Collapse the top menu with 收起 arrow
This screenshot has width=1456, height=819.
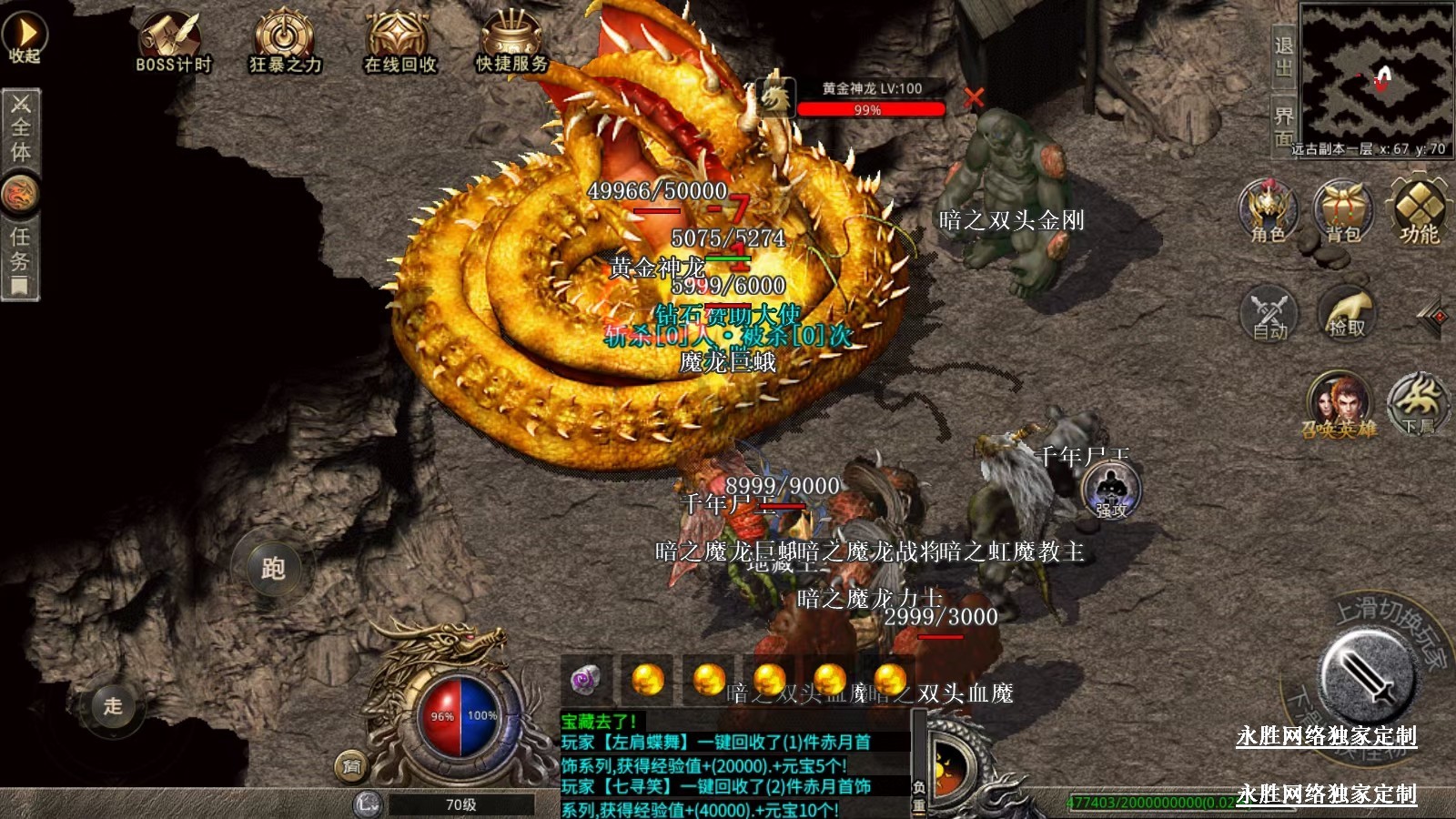click(x=24, y=36)
